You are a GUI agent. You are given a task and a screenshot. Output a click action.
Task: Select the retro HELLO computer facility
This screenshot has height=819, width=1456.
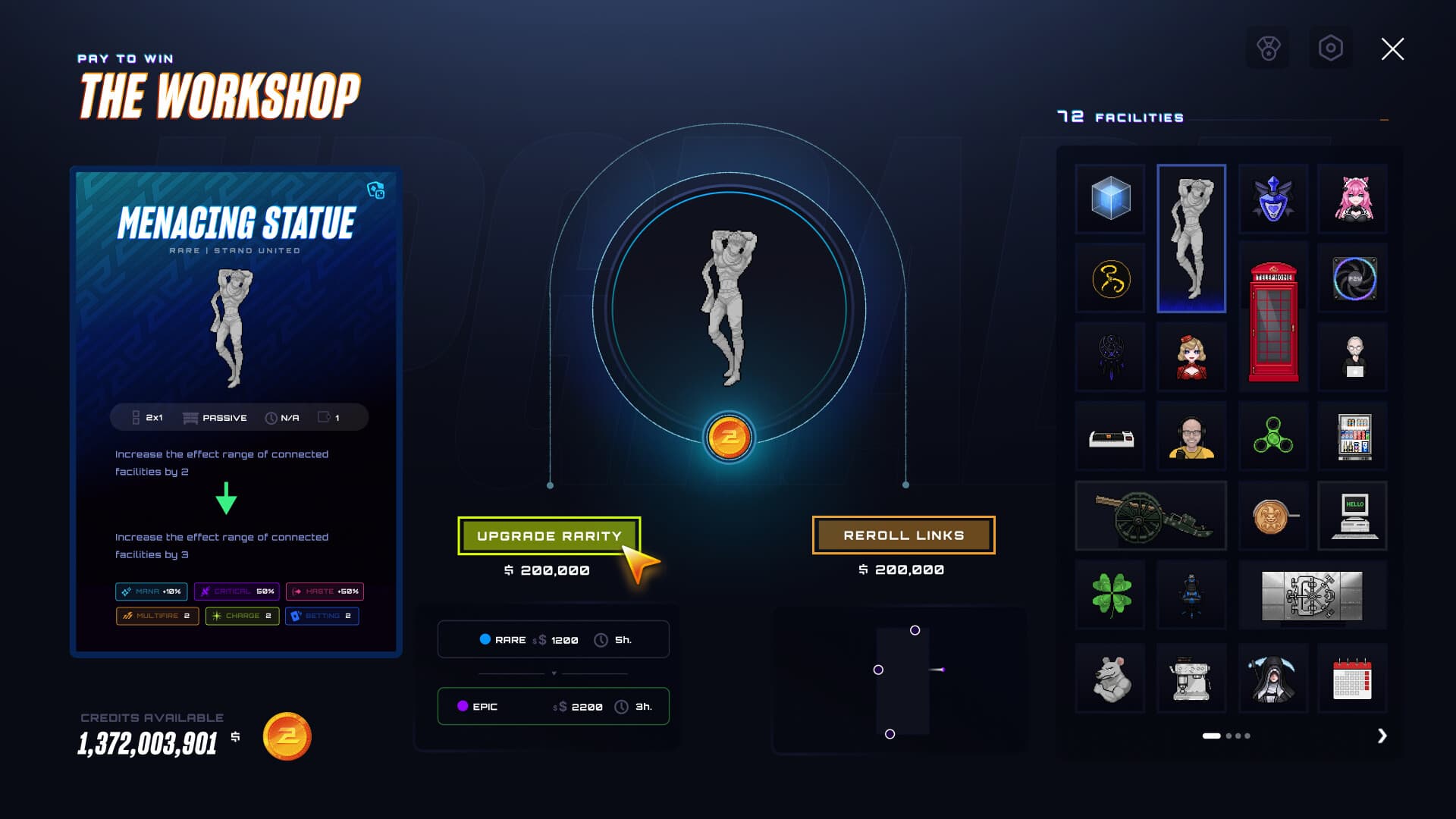point(1353,516)
